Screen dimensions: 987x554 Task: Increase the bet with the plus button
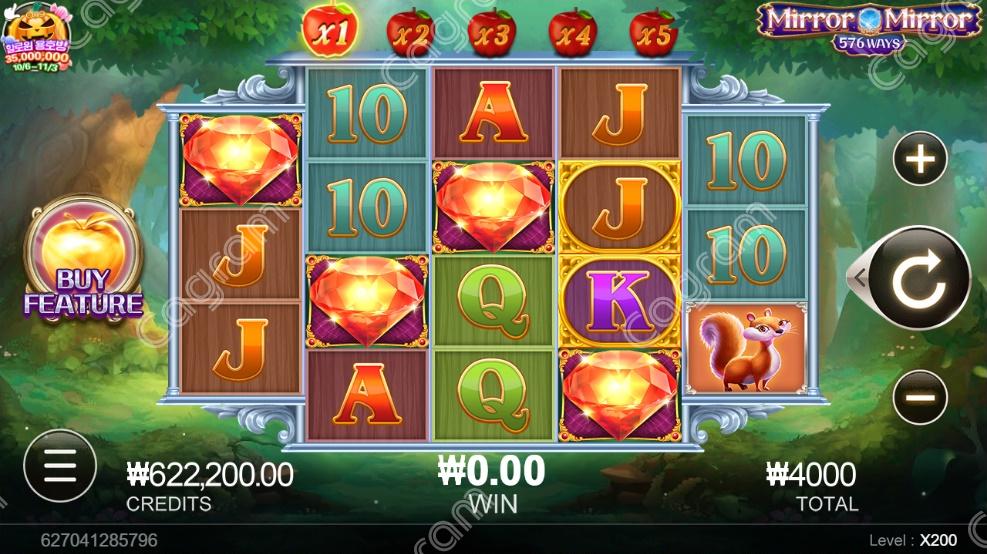click(919, 158)
